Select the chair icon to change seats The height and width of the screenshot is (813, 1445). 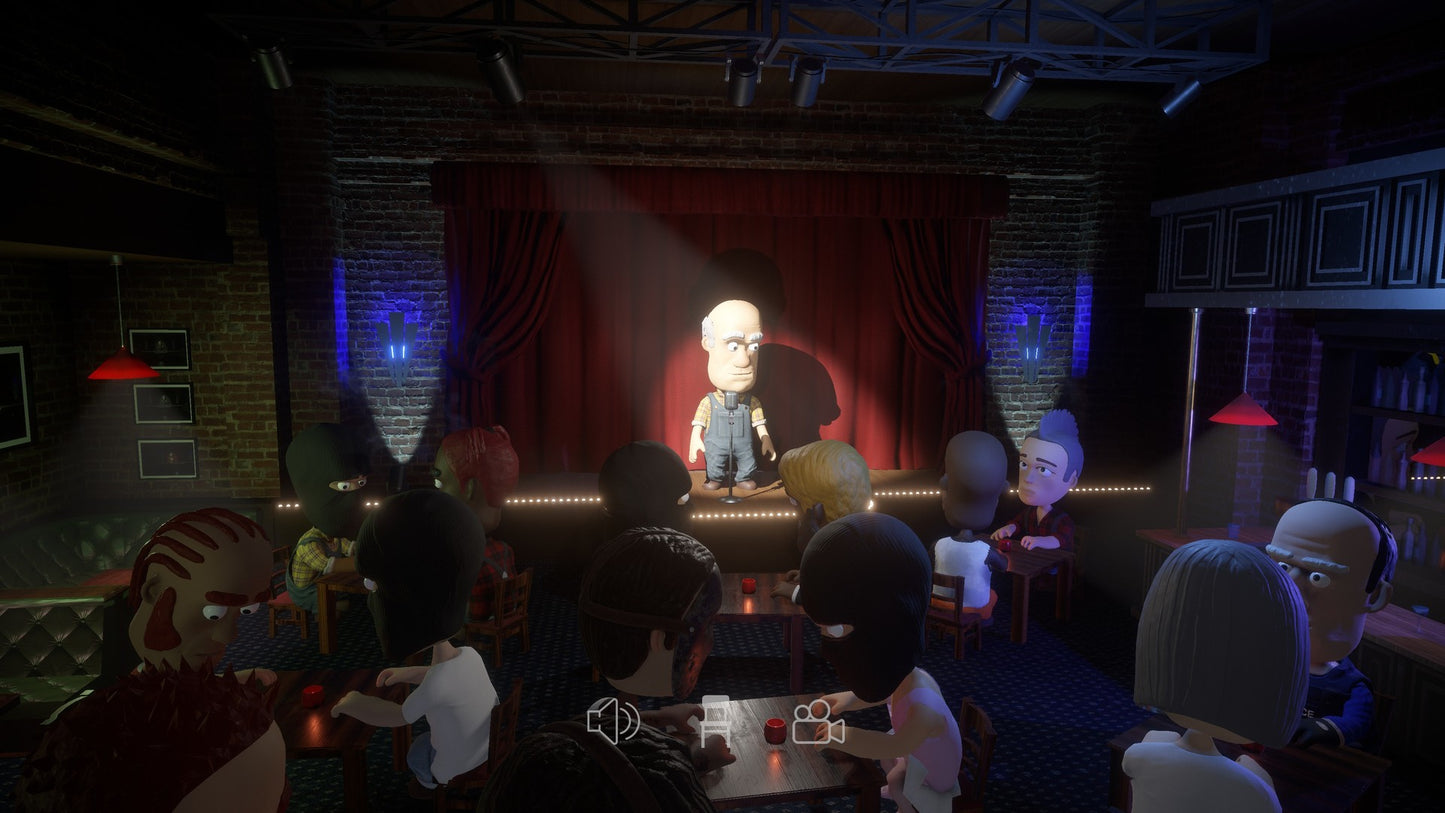(x=714, y=722)
